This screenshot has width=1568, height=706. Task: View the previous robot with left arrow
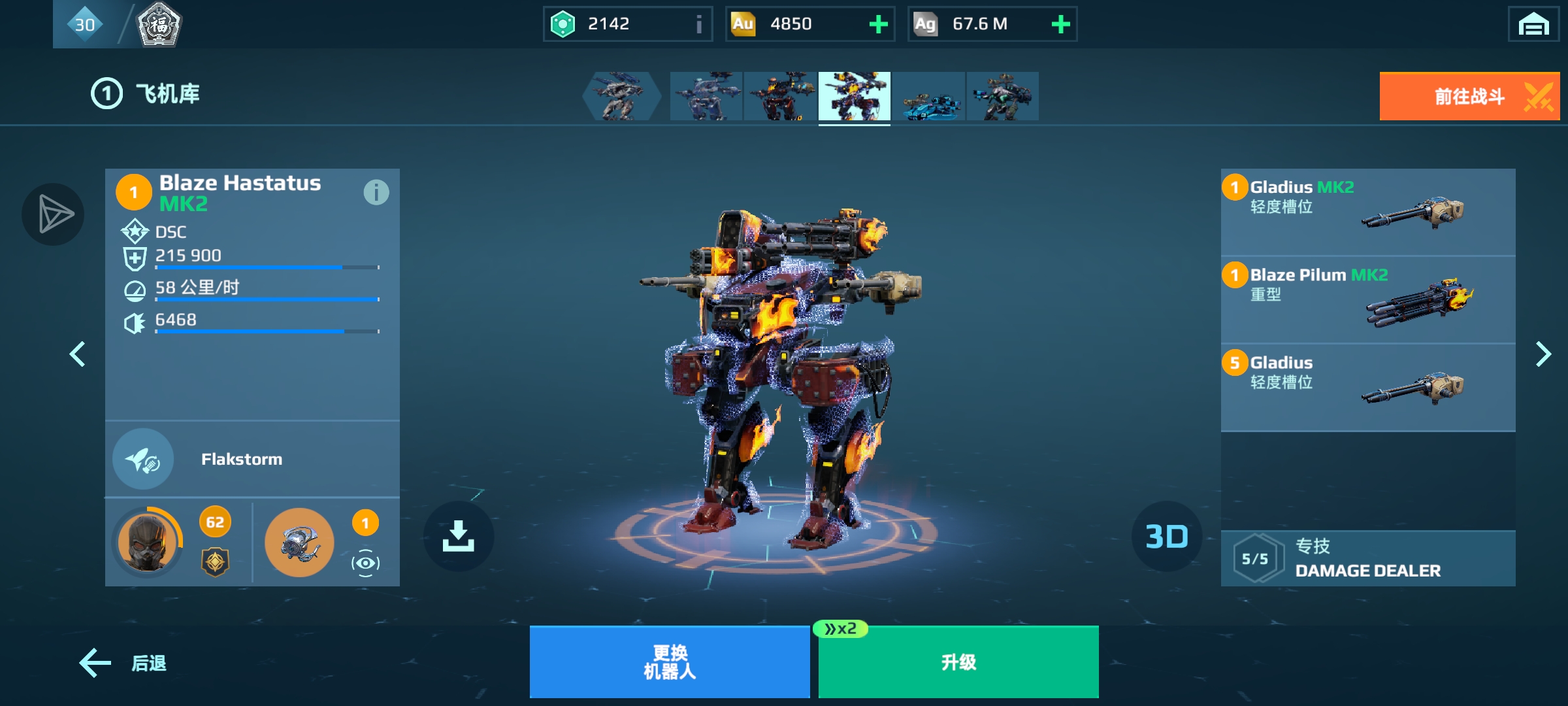[77, 354]
